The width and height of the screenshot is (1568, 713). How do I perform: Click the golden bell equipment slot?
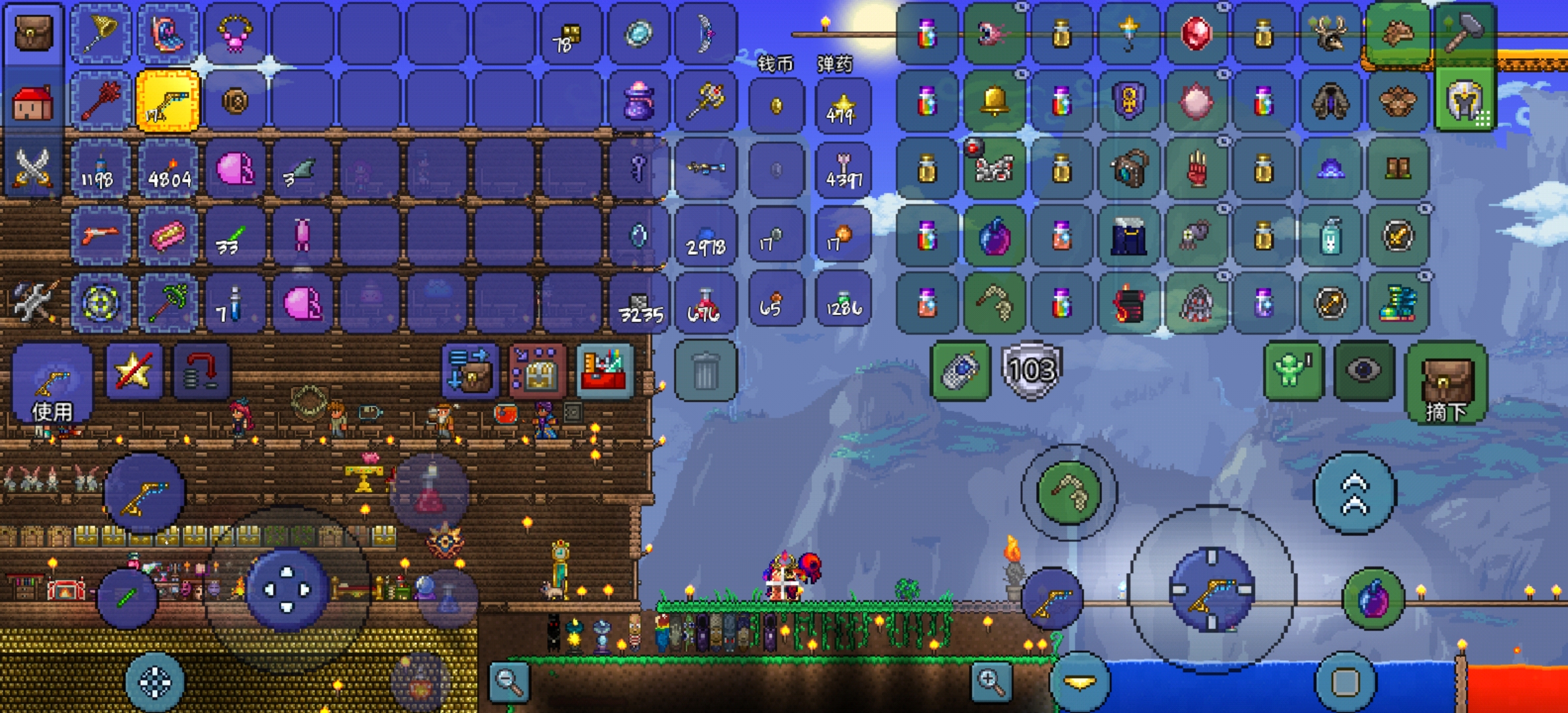pyautogui.click(x=994, y=102)
